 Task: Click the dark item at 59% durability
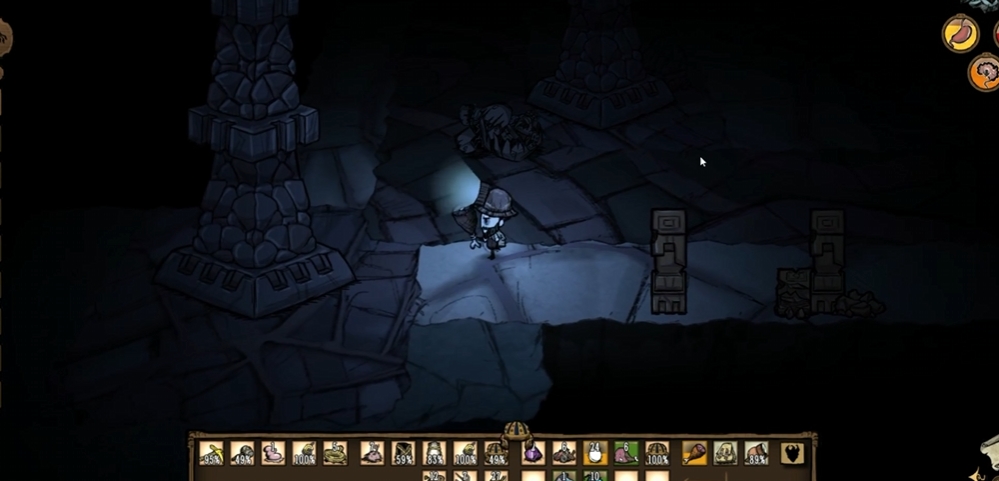[403, 453]
